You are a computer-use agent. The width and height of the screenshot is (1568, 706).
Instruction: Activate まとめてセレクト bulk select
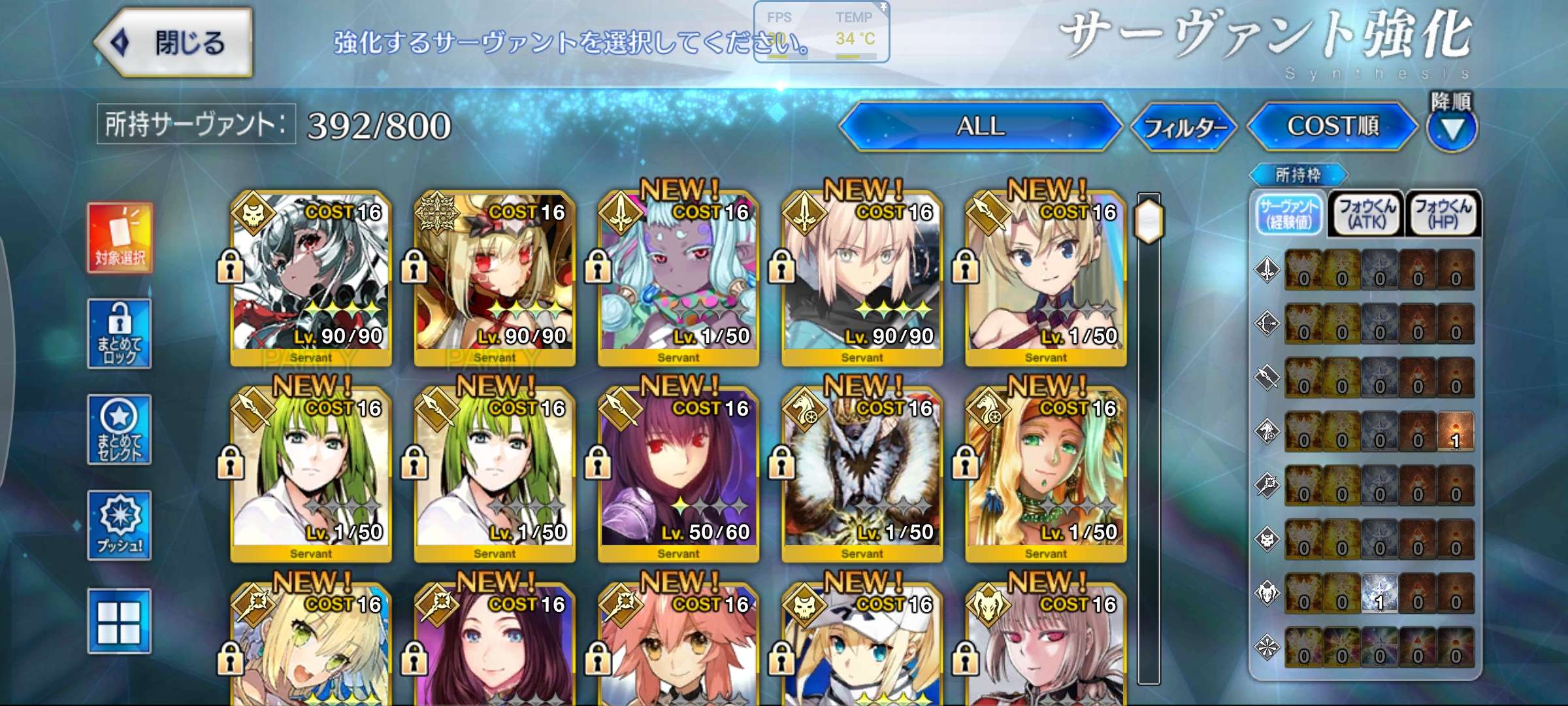point(120,429)
